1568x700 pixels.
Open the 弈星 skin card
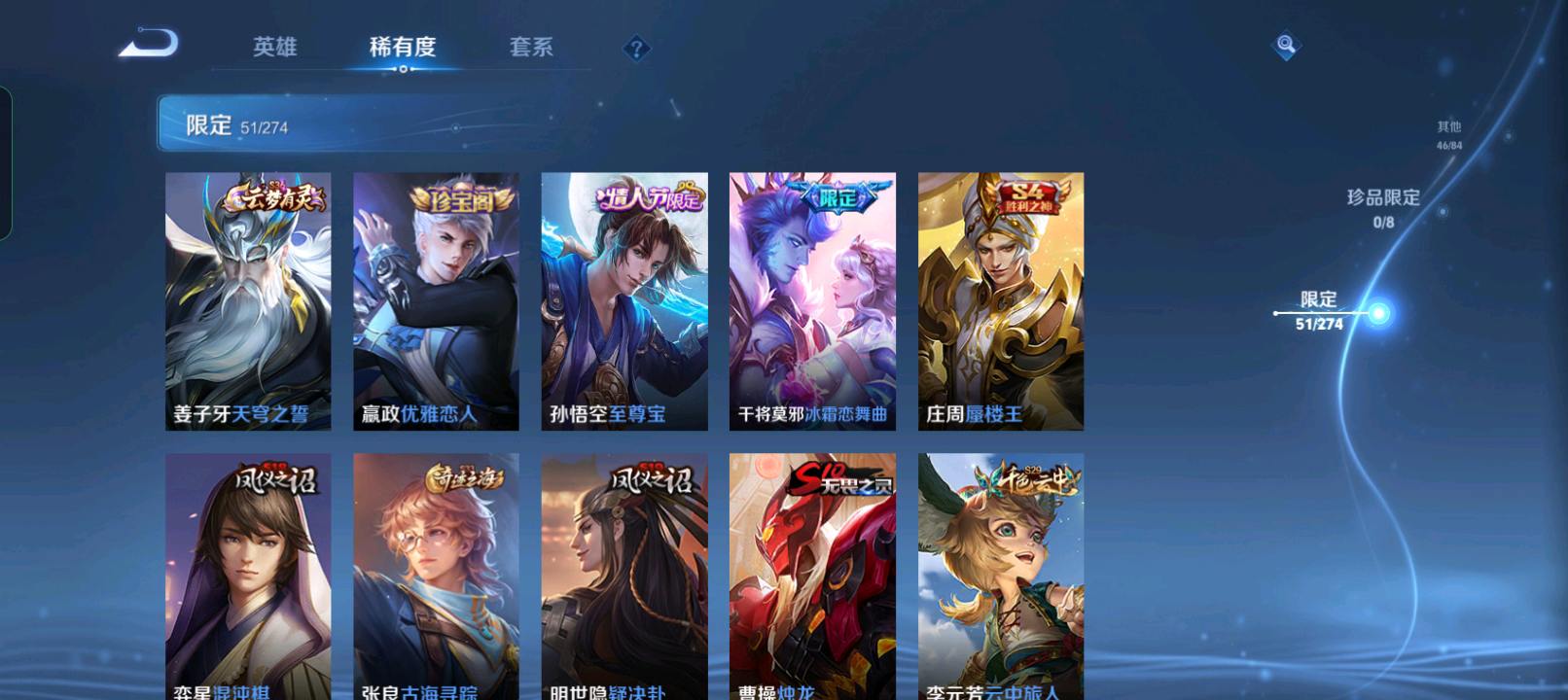coord(248,576)
